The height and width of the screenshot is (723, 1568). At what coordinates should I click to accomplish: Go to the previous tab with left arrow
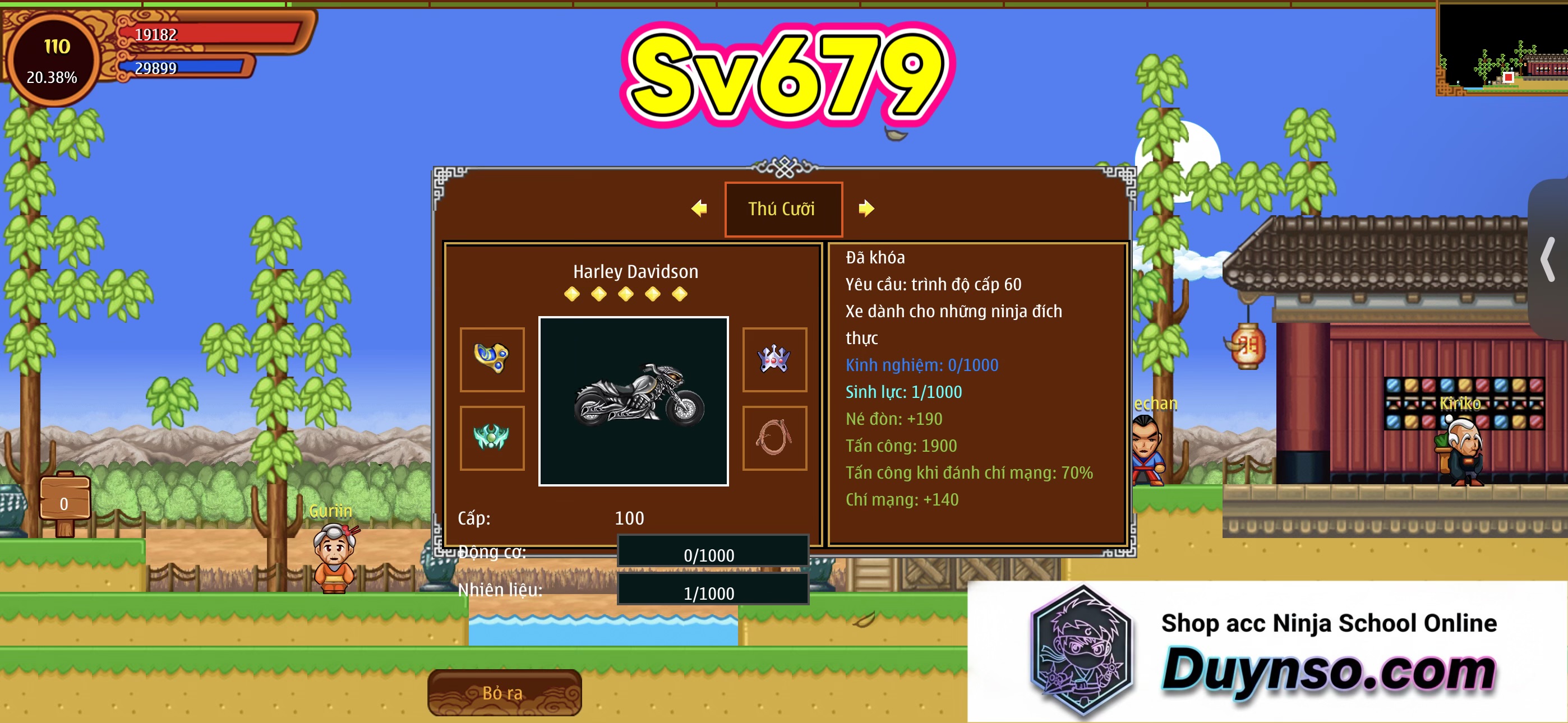coord(699,208)
